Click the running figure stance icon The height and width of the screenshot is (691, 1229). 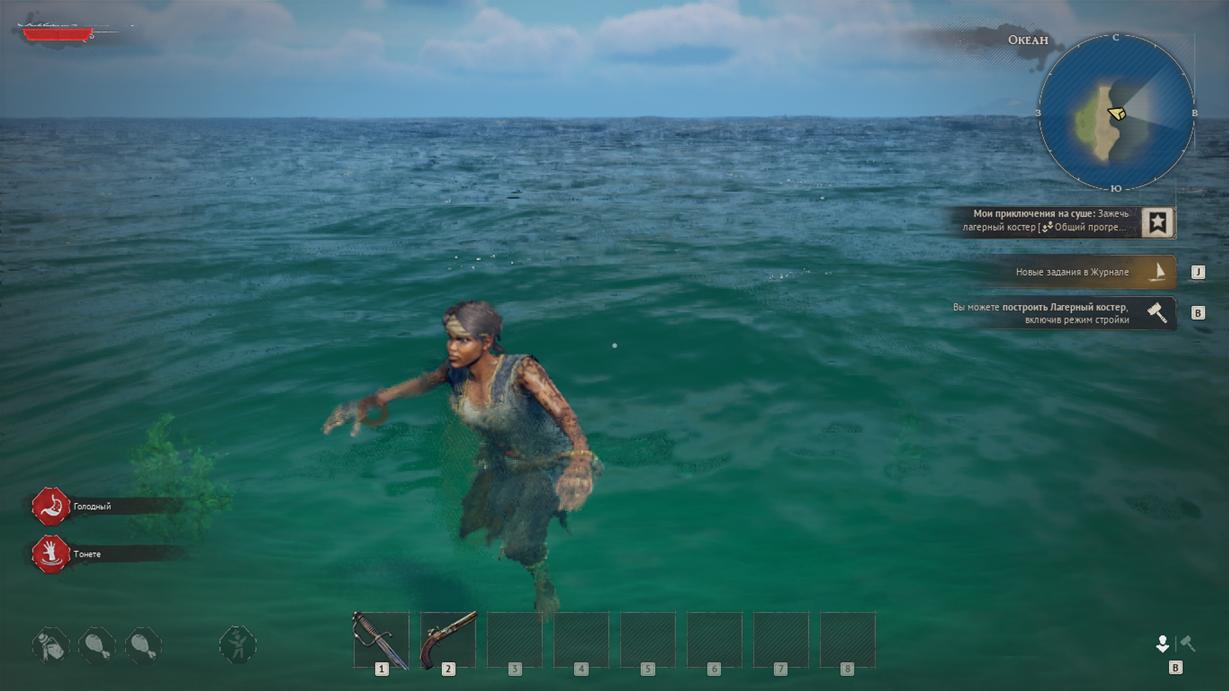point(238,645)
